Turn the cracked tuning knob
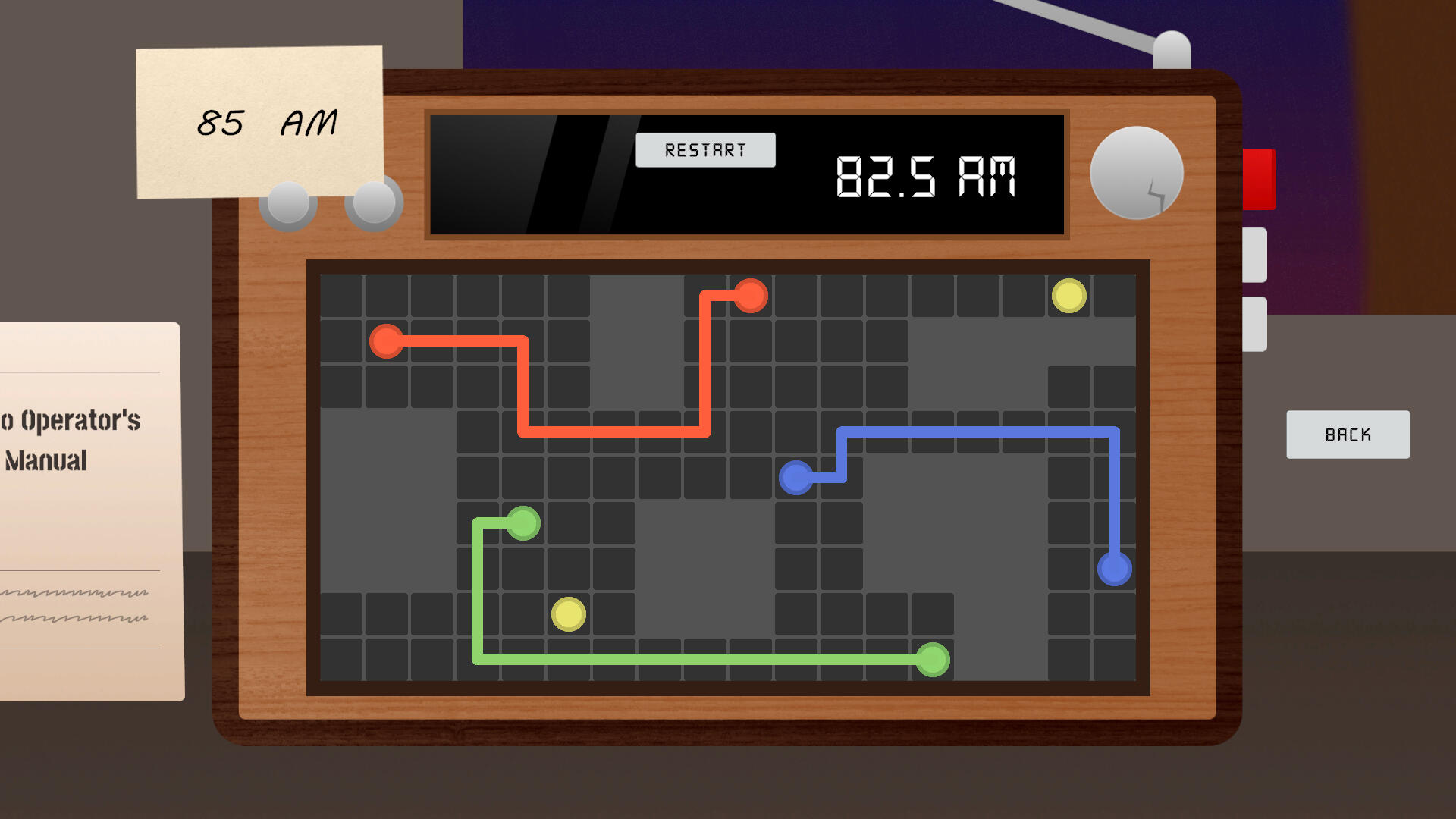Screen dimensions: 1456x819 click(x=1135, y=174)
